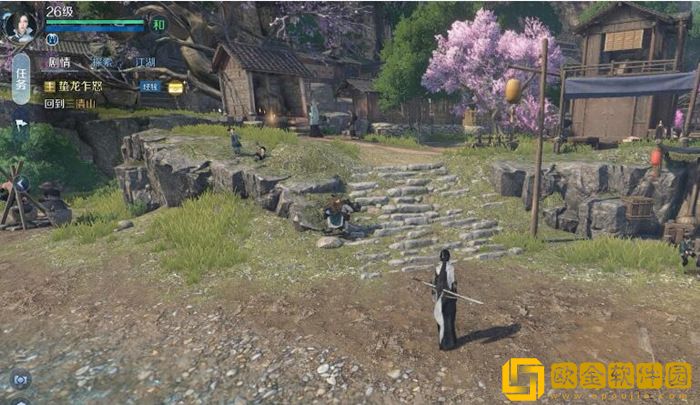
Task: Select the 江湖 quest tab
Action: point(145,62)
